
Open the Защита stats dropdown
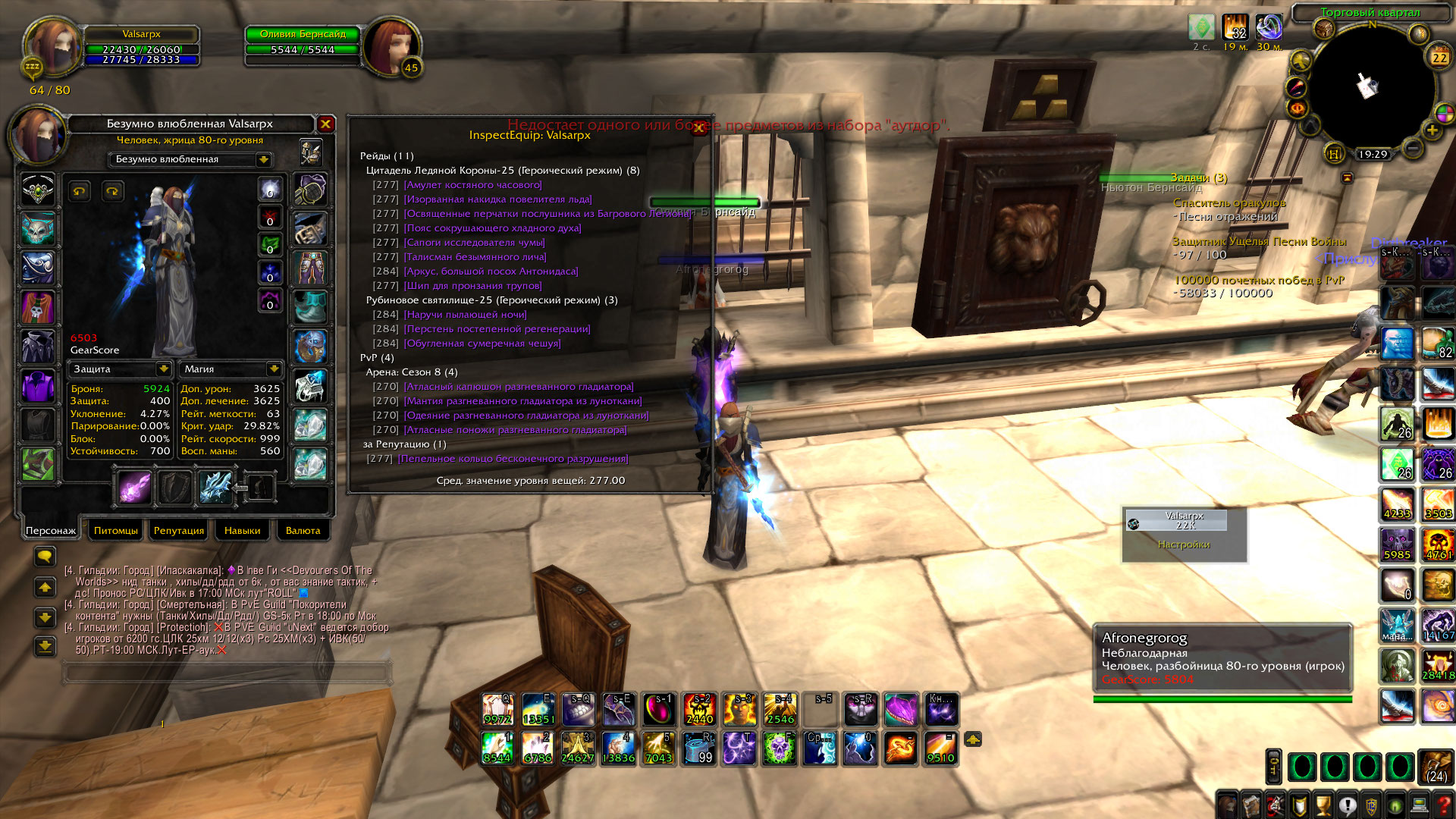(x=163, y=369)
